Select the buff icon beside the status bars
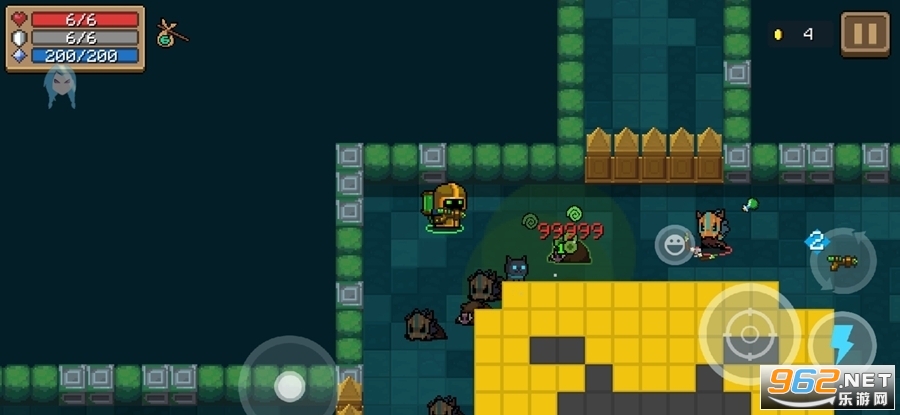900x415 pixels. [171, 35]
